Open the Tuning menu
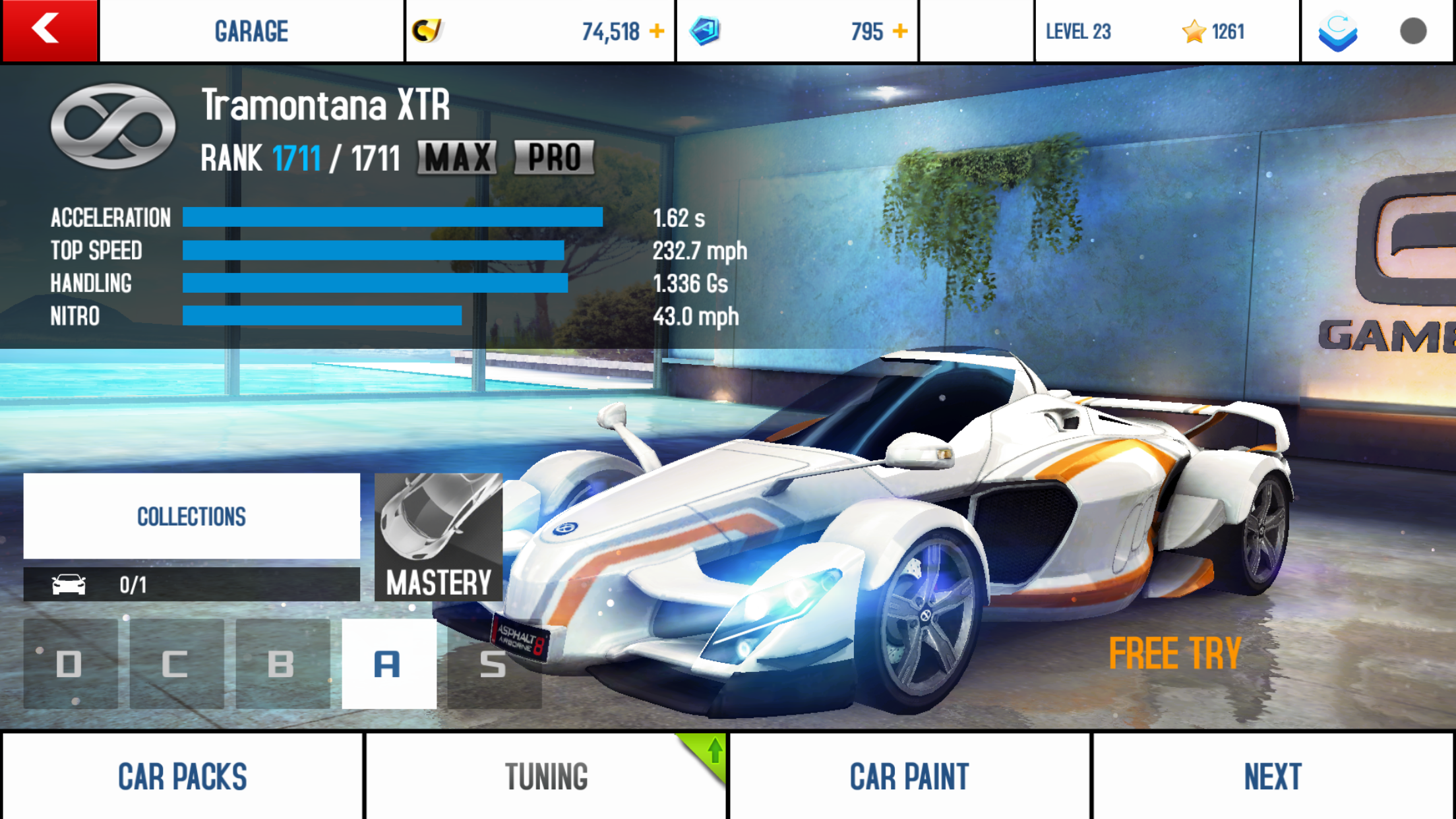This screenshot has height=819, width=1456. pos(546,776)
